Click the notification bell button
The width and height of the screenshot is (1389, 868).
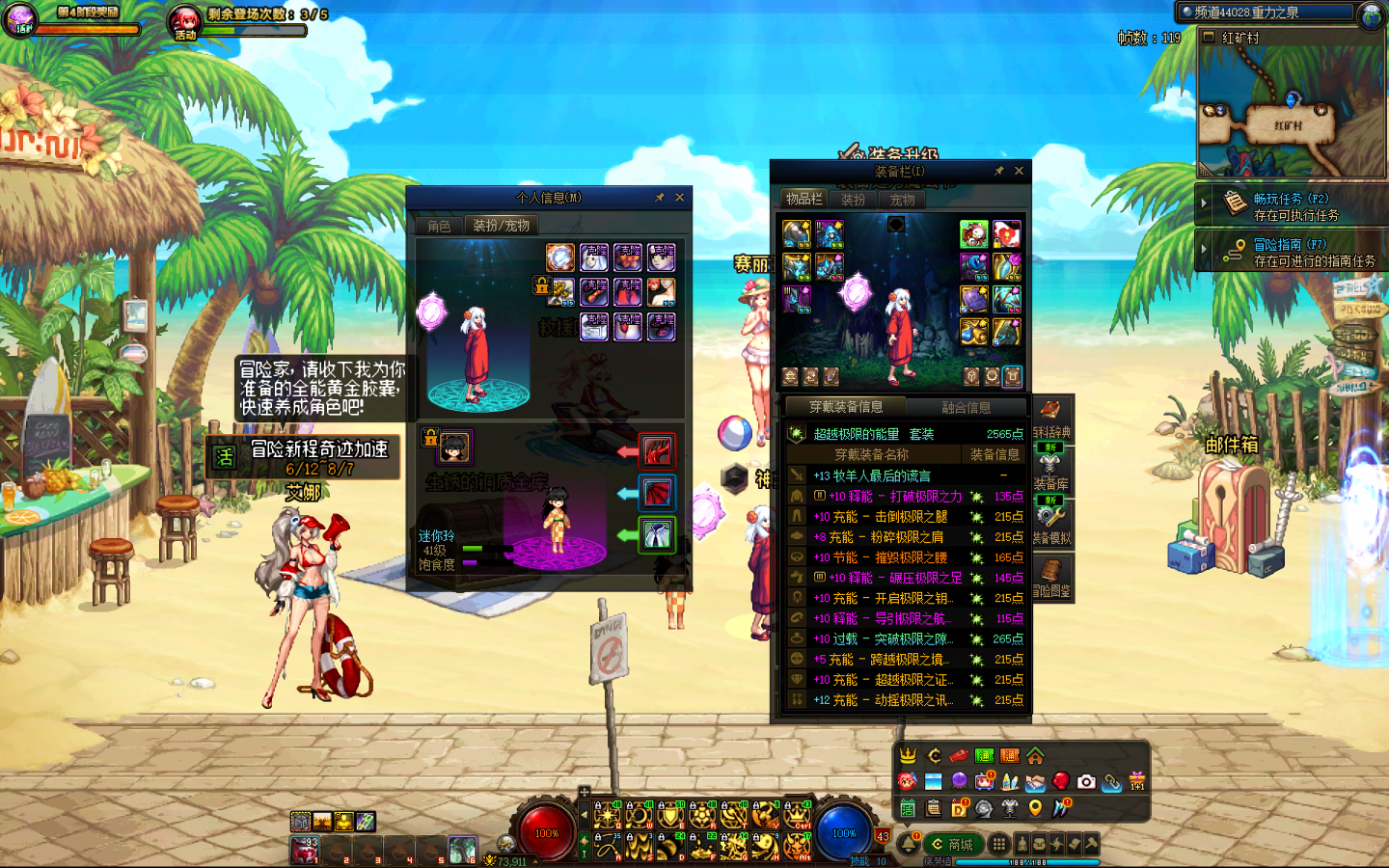coord(908,845)
